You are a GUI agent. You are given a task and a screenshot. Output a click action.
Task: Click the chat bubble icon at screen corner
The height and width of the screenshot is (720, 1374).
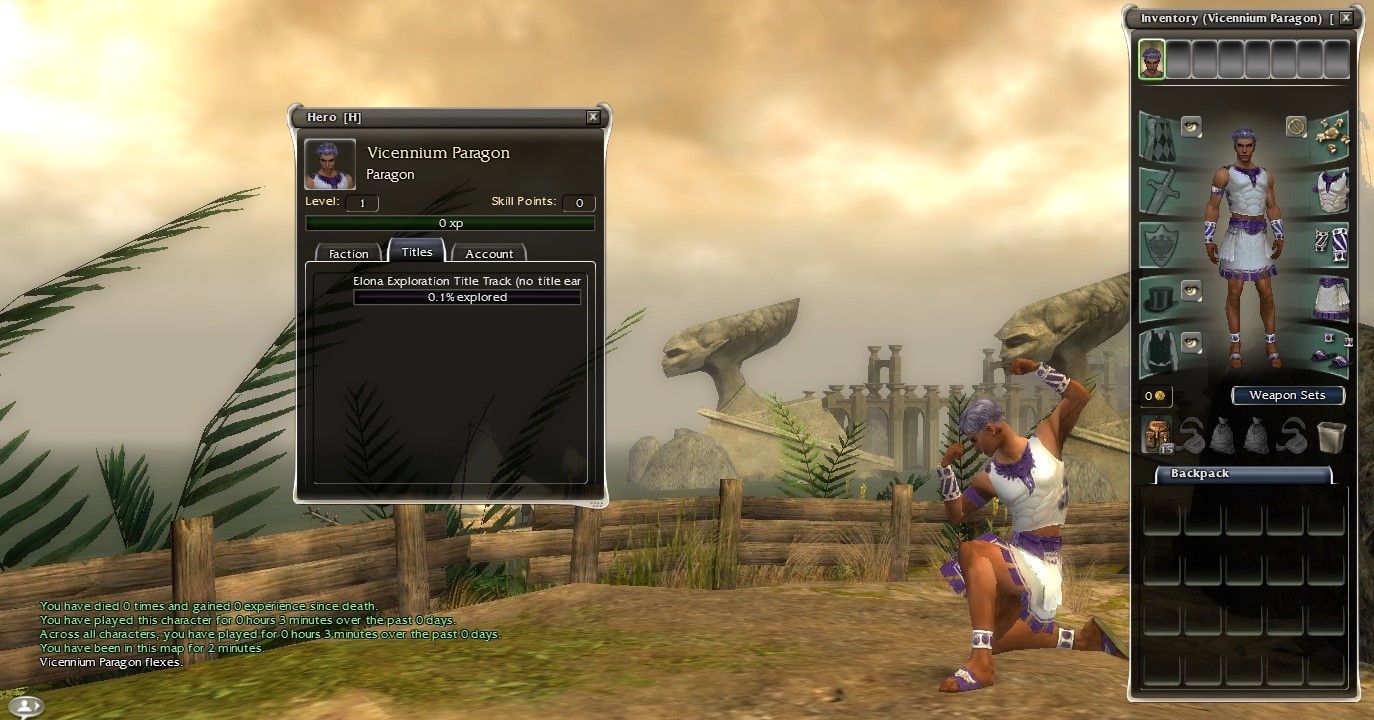[x=24, y=706]
